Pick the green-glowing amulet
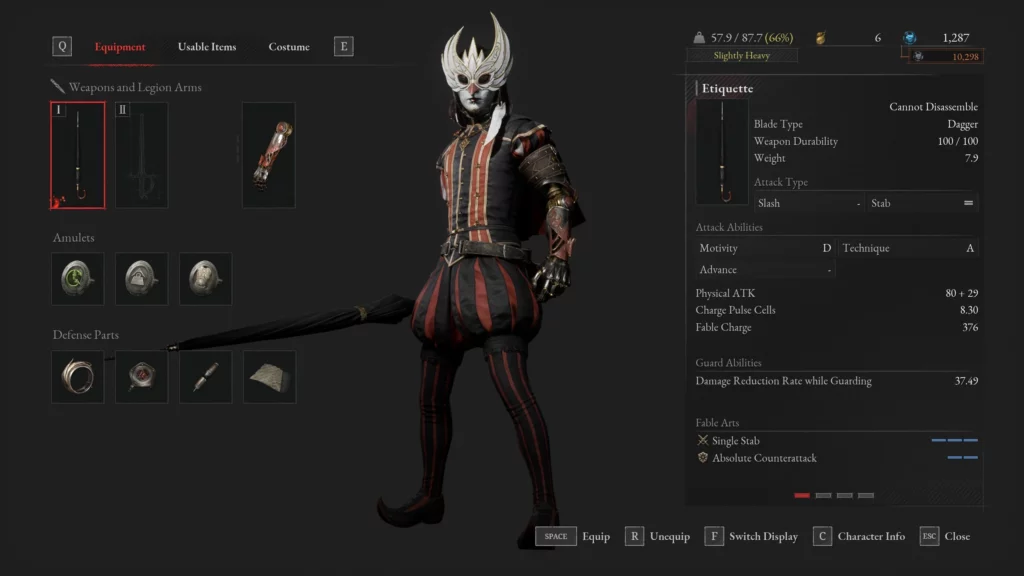 (x=78, y=278)
